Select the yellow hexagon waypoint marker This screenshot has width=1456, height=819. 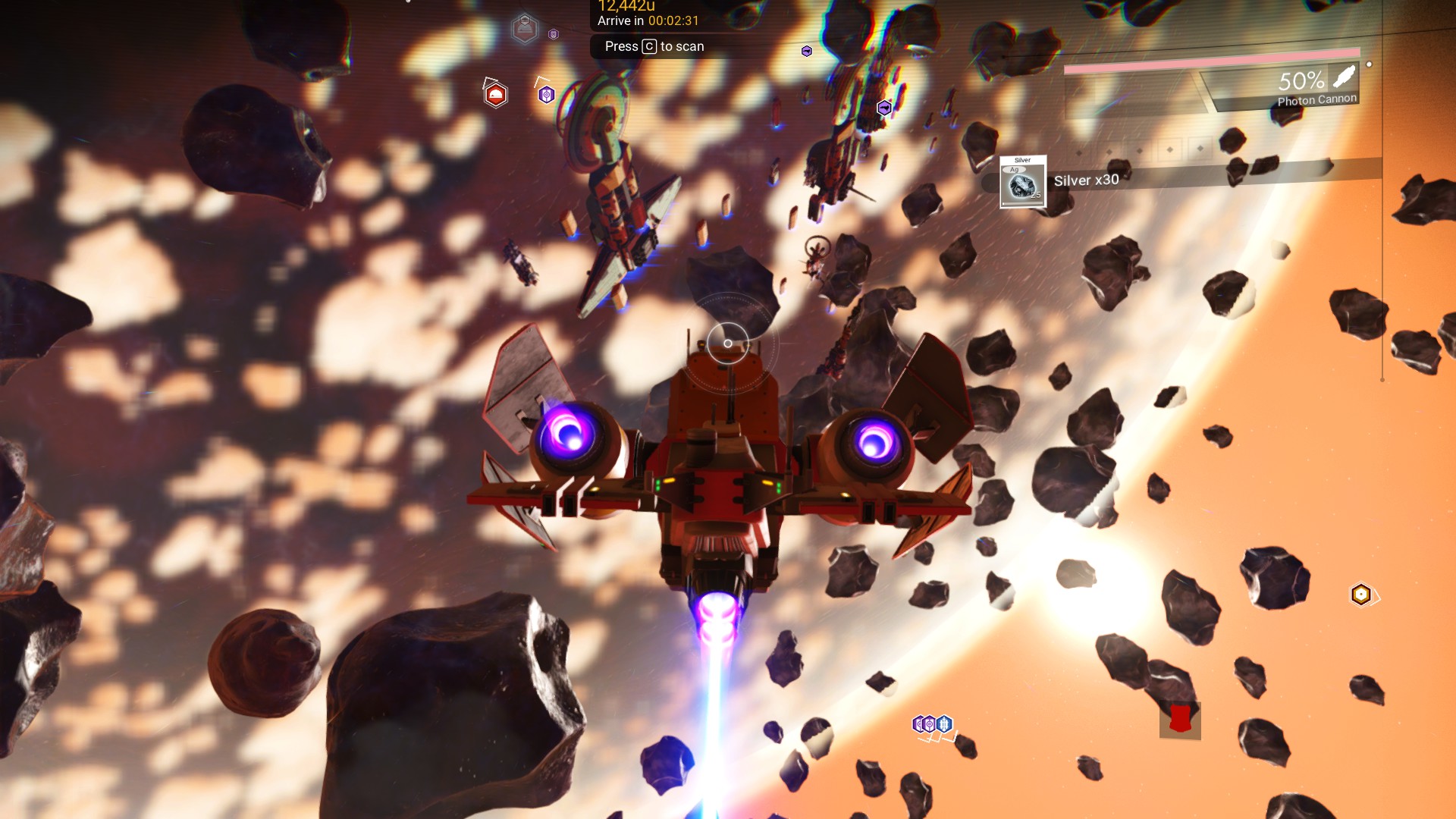(x=1360, y=595)
